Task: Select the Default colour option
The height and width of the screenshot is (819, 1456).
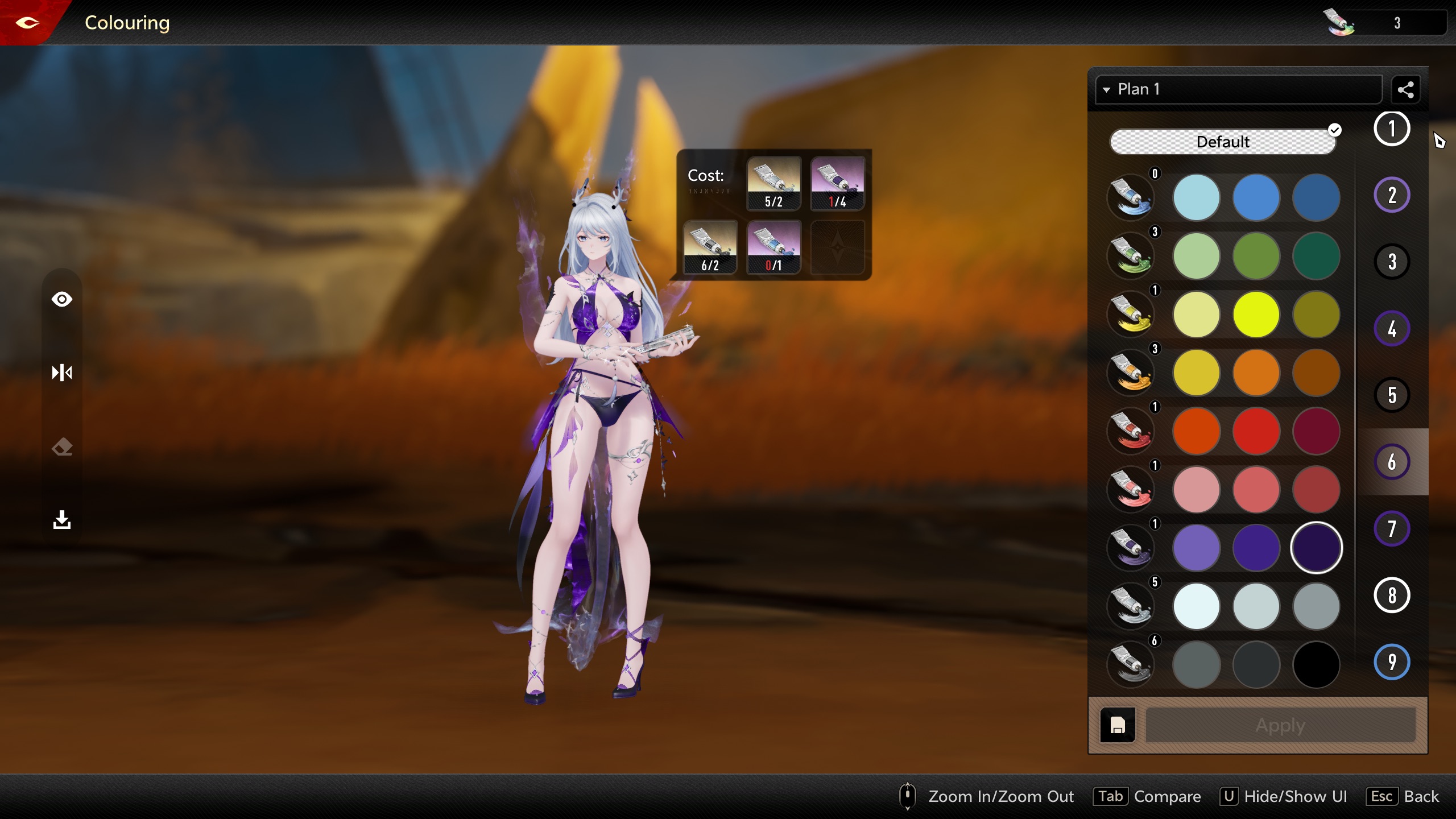Action: pyautogui.click(x=1222, y=142)
